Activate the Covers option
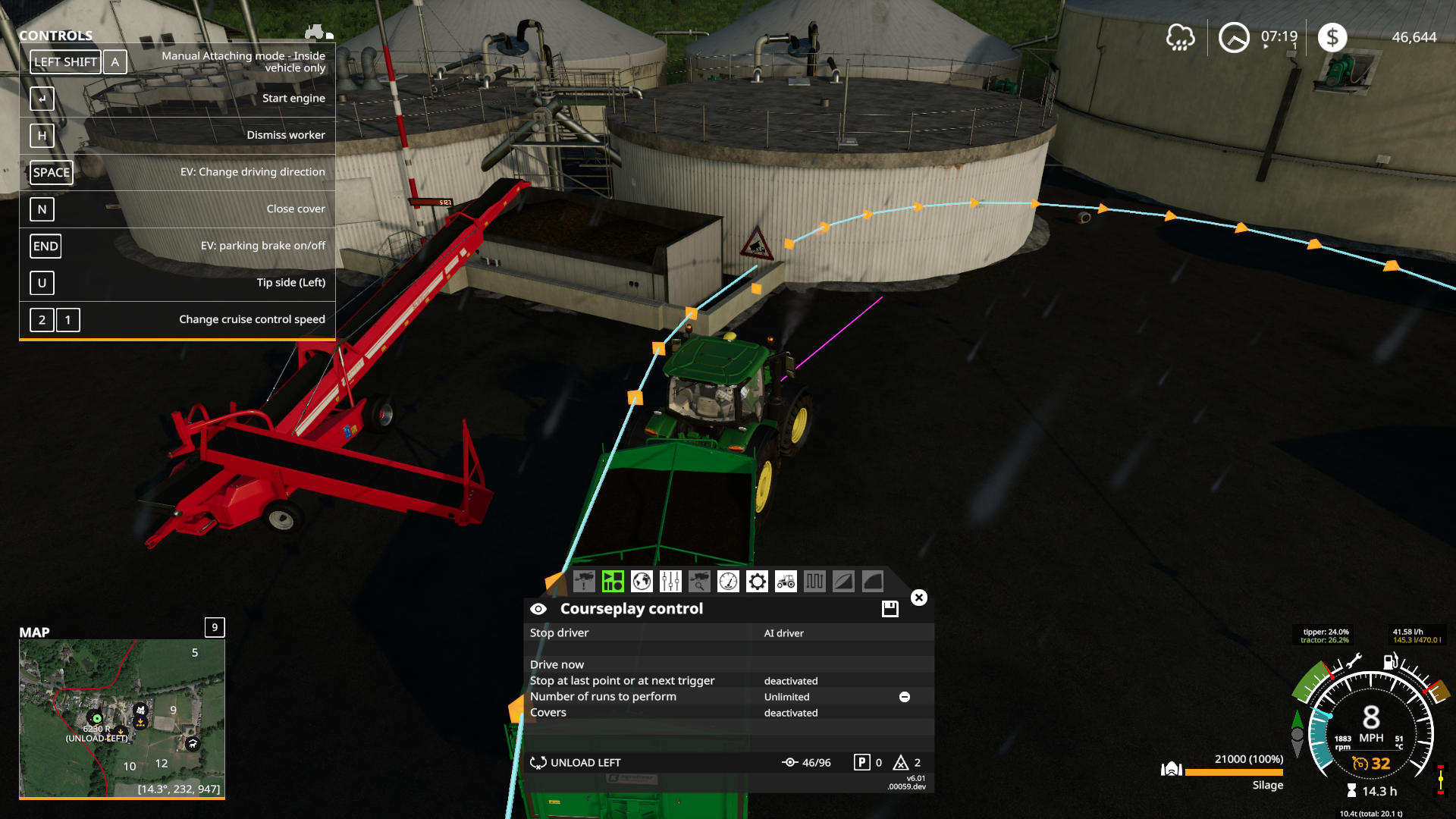 pos(789,713)
